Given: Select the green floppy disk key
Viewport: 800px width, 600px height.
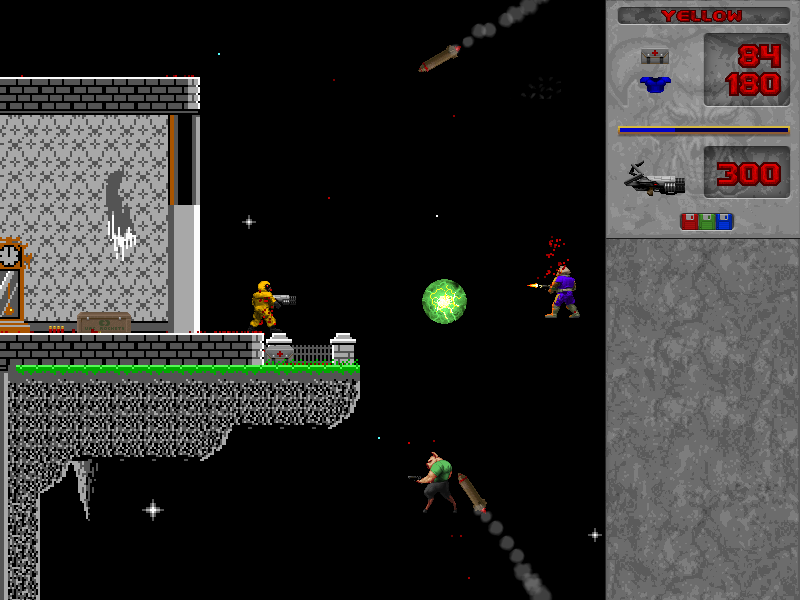Looking at the screenshot, I should 707,221.
